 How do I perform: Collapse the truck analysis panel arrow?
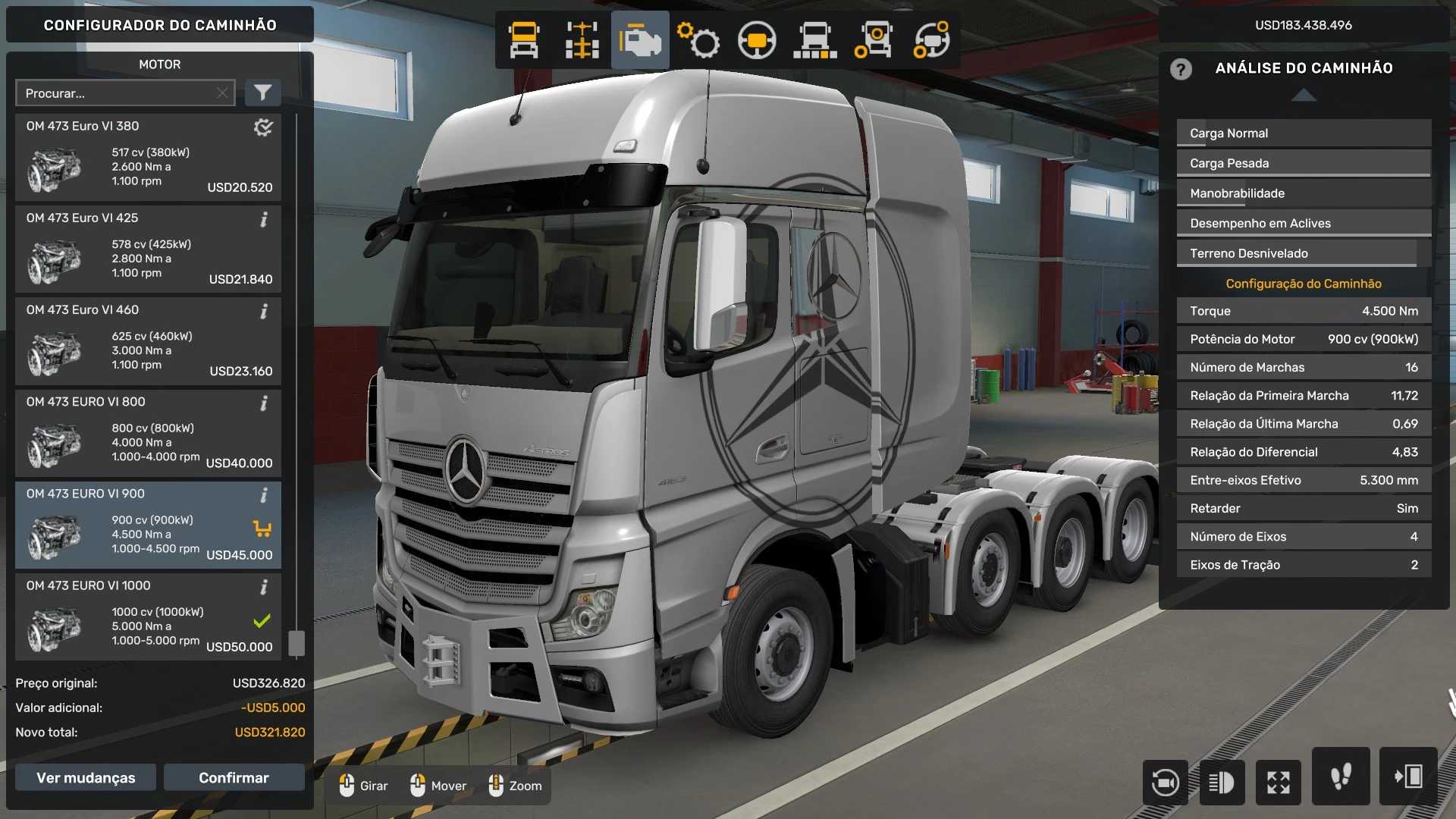point(1304,95)
